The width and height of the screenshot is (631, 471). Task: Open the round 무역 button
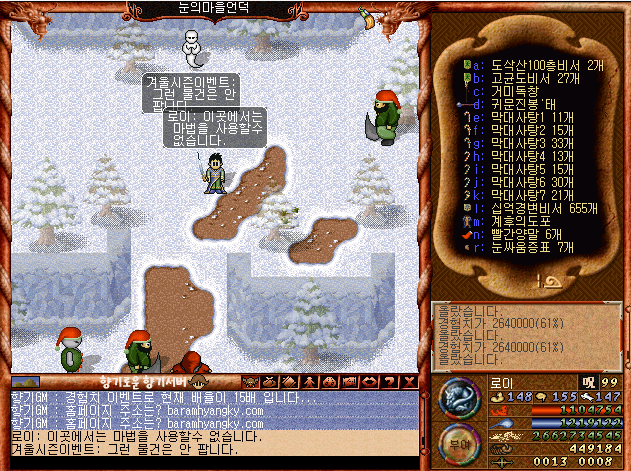tap(456, 441)
